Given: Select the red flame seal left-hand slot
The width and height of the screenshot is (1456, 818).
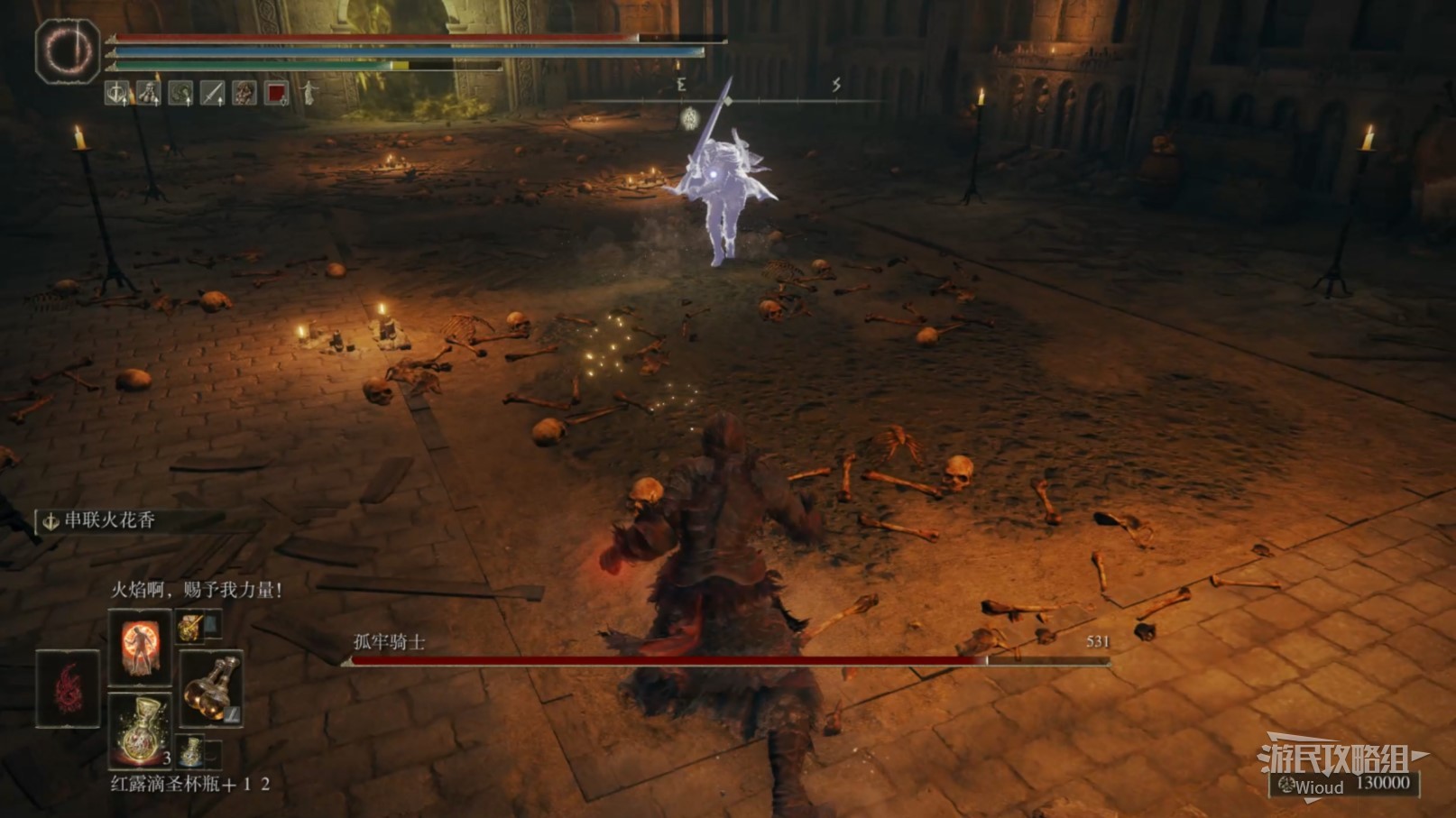Looking at the screenshot, I should (x=68, y=688).
